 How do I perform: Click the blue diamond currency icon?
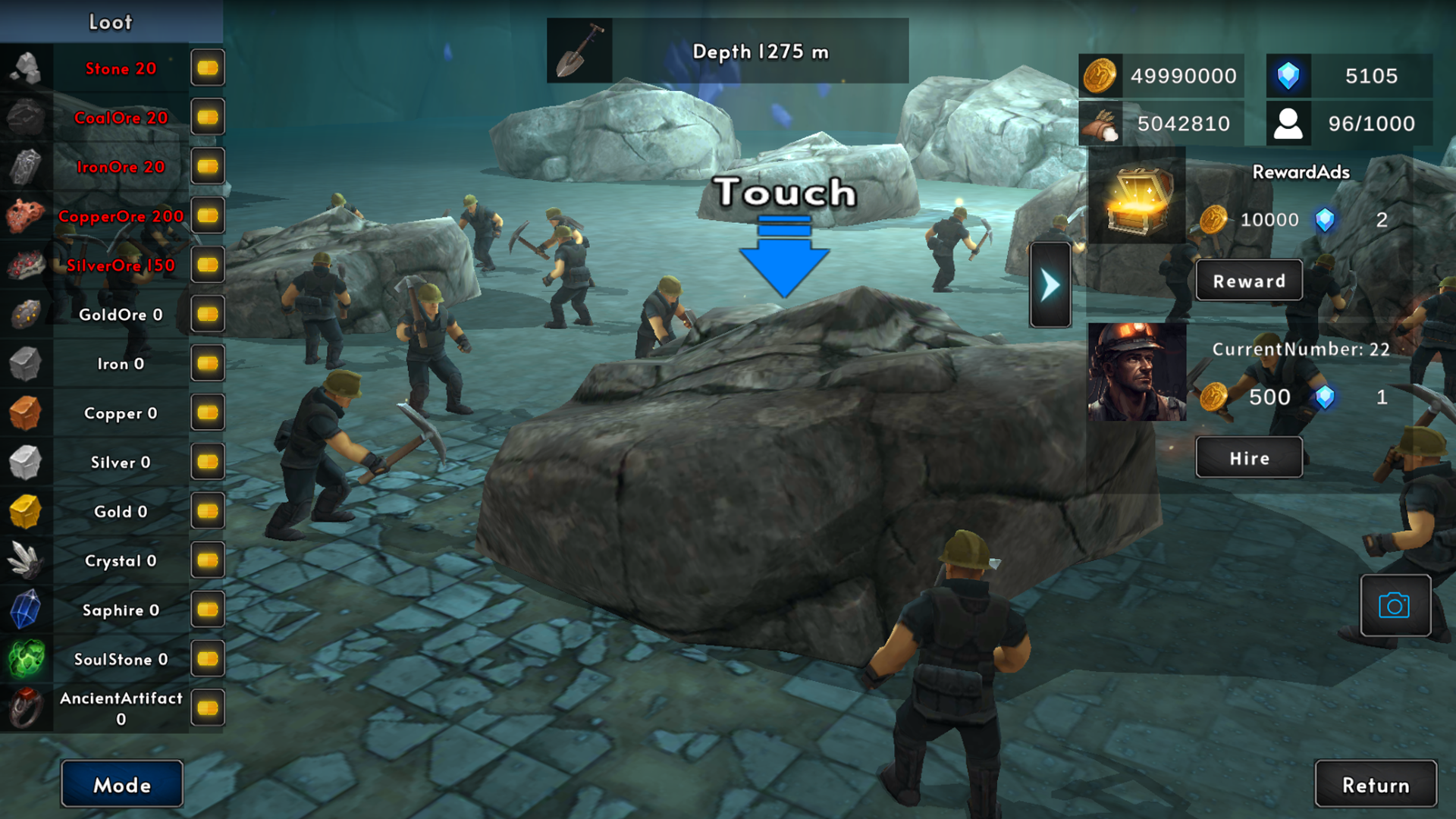(x=1288, y=76)
